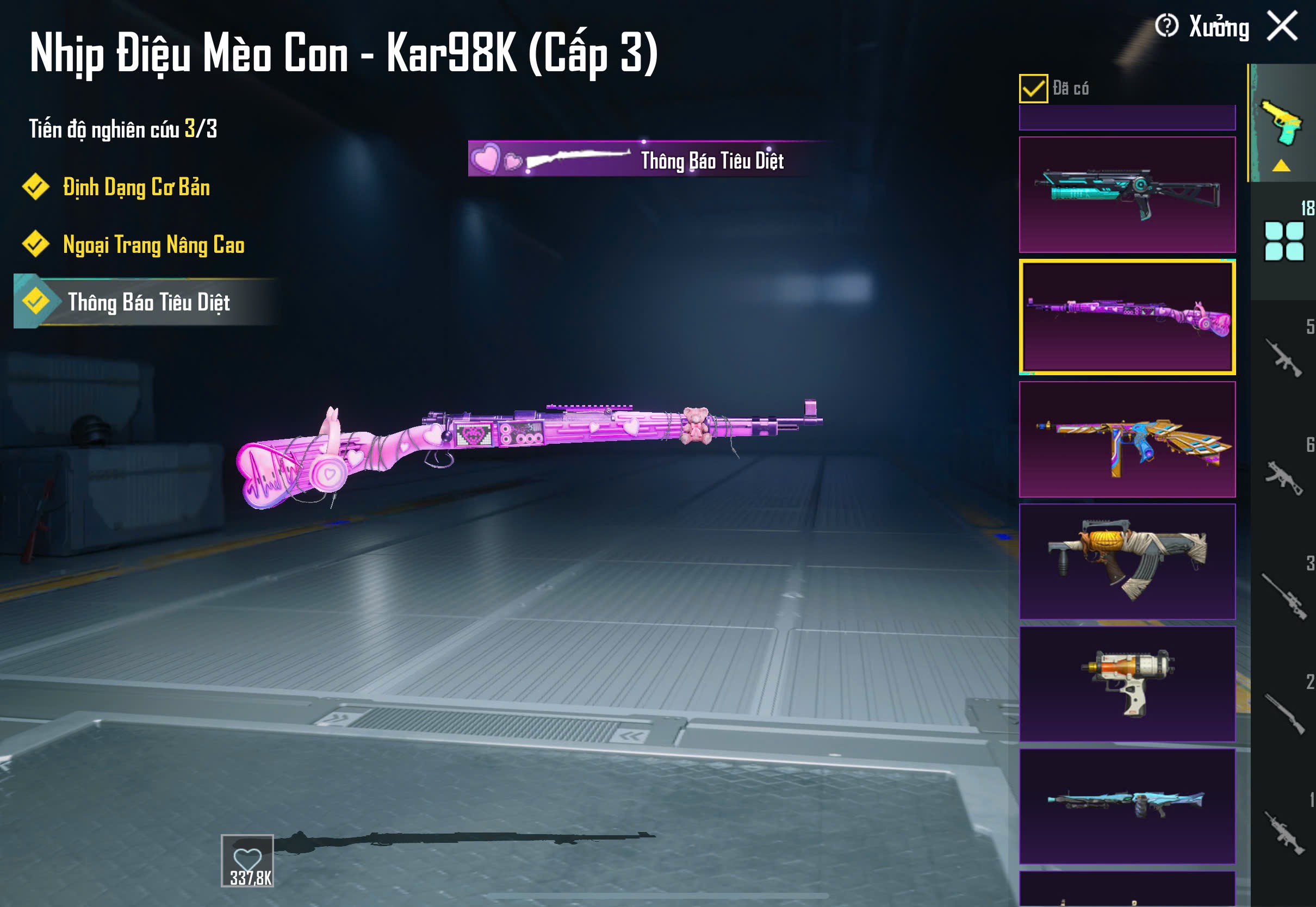The image size is (1316, 907).
Task: Select Thông Báo Tiêu Diệt stage on left list
Action: tap(148, 302)
